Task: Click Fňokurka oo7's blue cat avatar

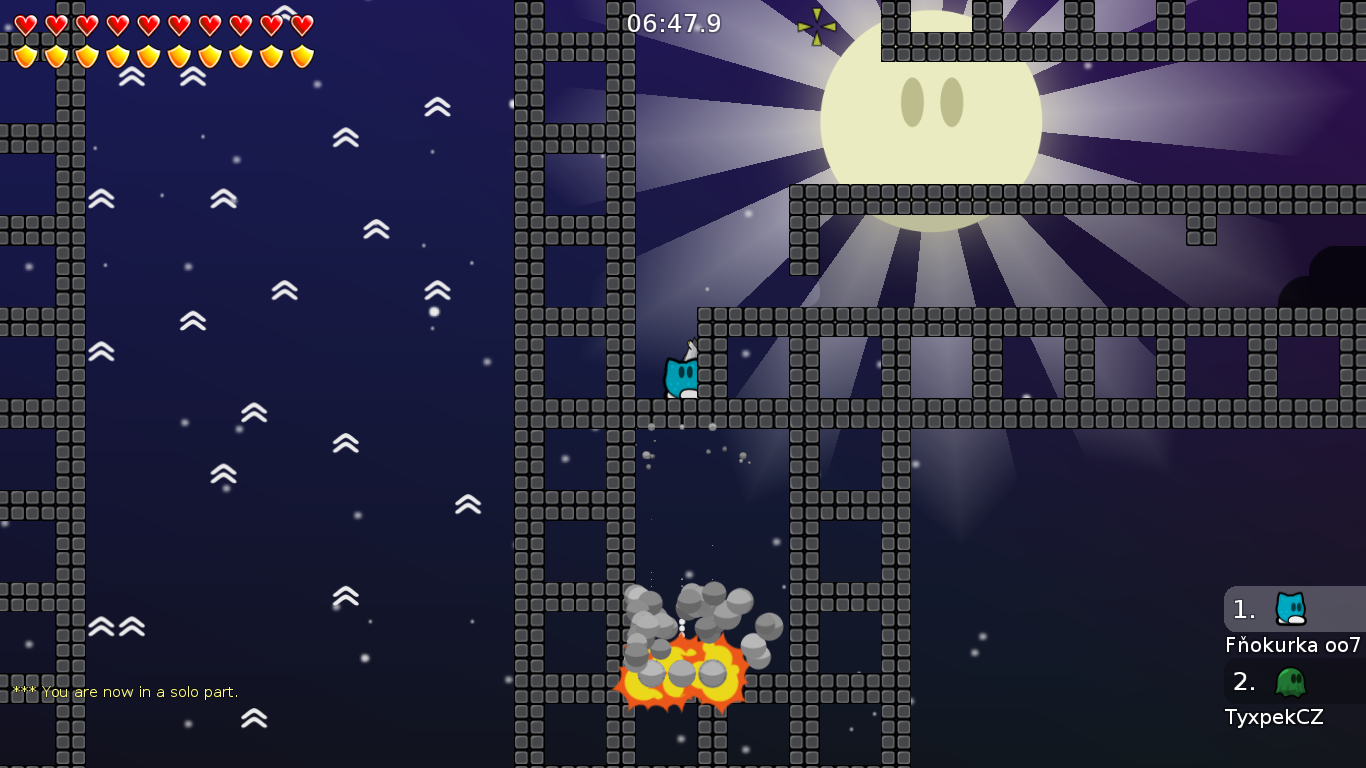Action: (x=1292, y=608)
